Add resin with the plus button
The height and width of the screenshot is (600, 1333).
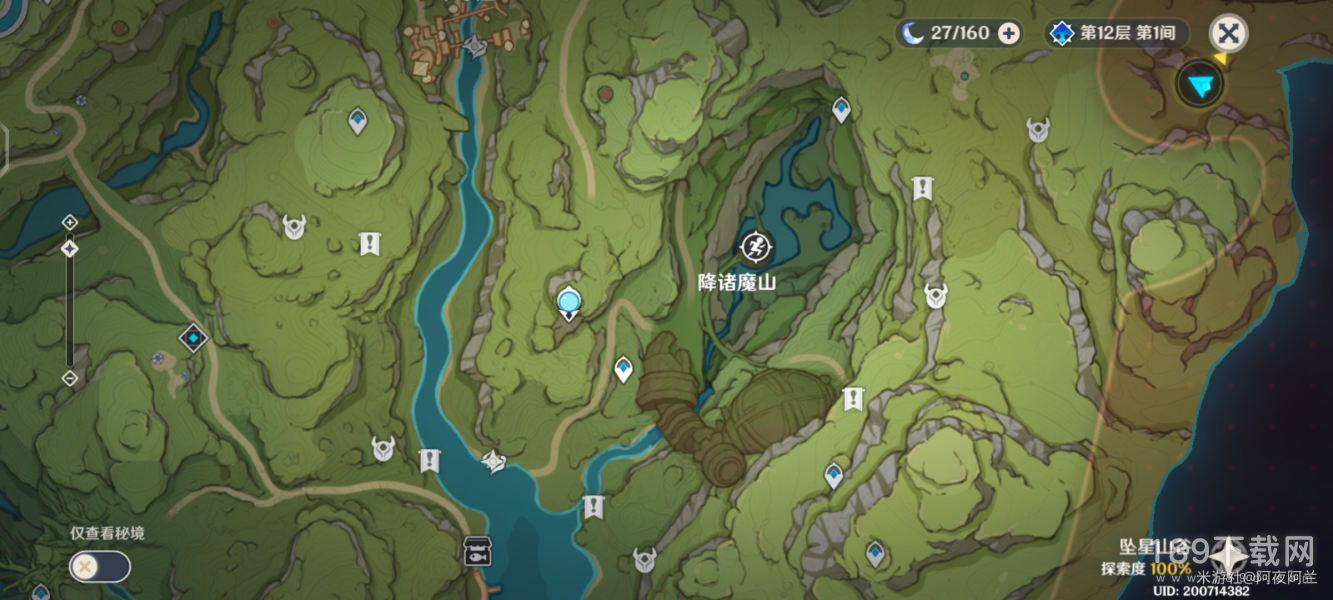click(1009, 33)
